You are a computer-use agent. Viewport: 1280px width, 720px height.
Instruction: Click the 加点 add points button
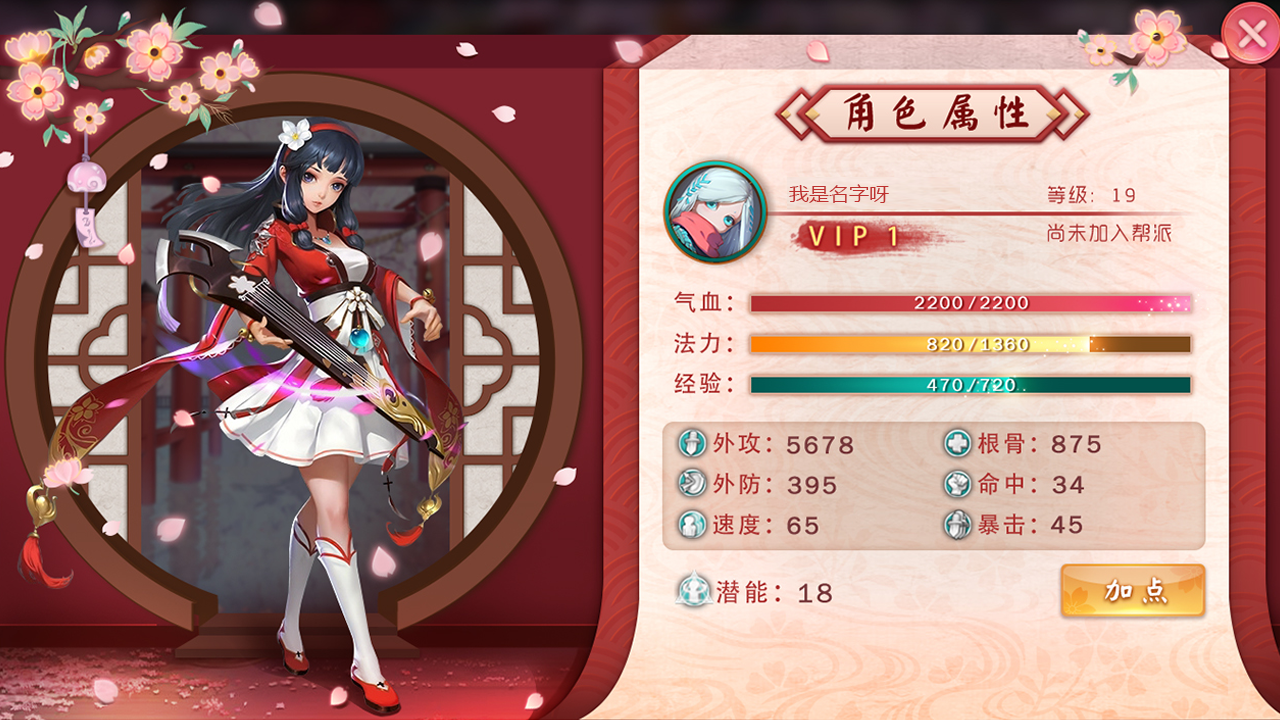pos(1132,591)
